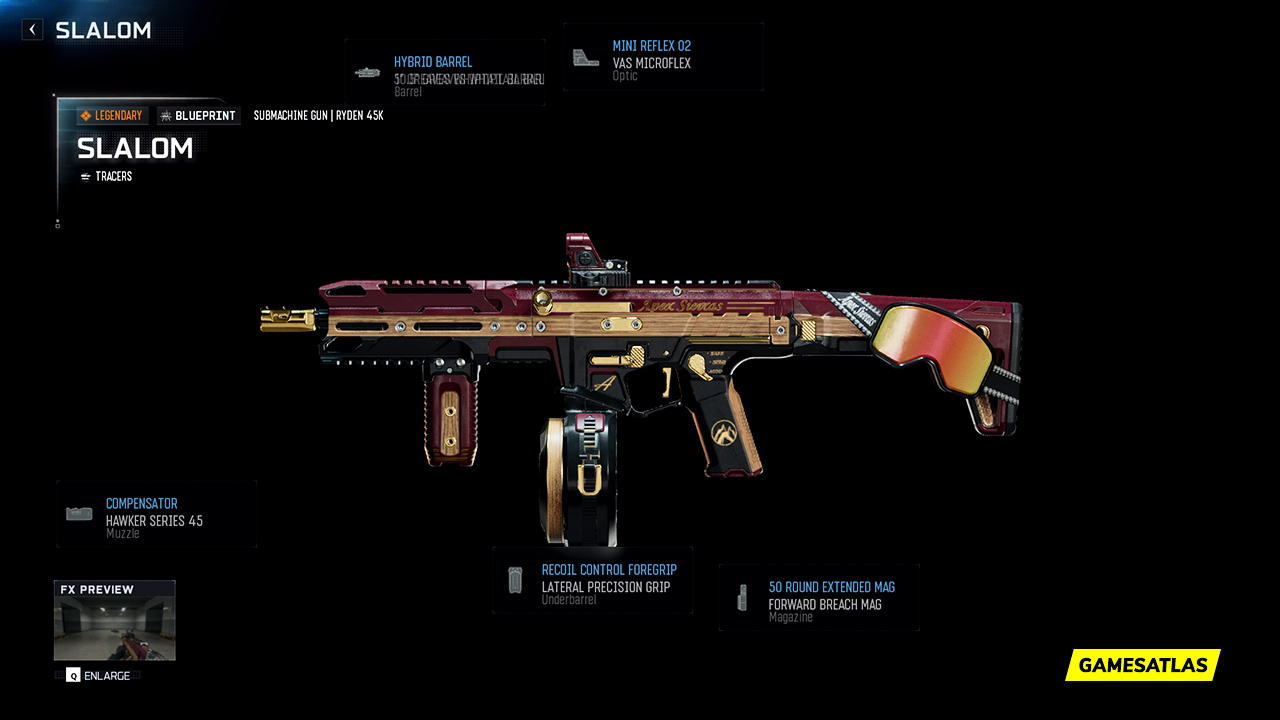Viewport: 1280px width, 720px height.
Task: Open the FX Preview thumbnail
Action: click(x=114, y=620)
